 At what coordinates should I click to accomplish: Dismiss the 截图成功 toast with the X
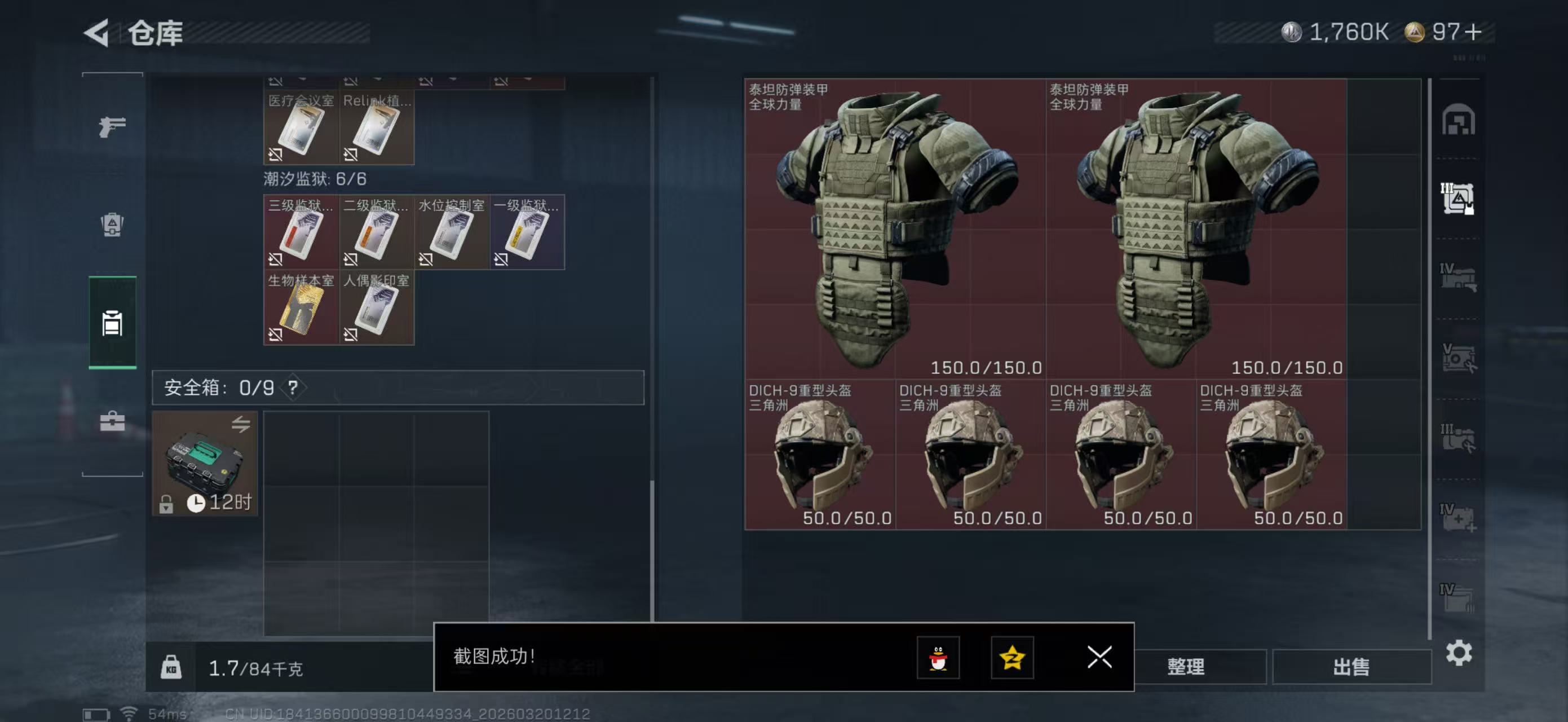[x=1099, y=658]
